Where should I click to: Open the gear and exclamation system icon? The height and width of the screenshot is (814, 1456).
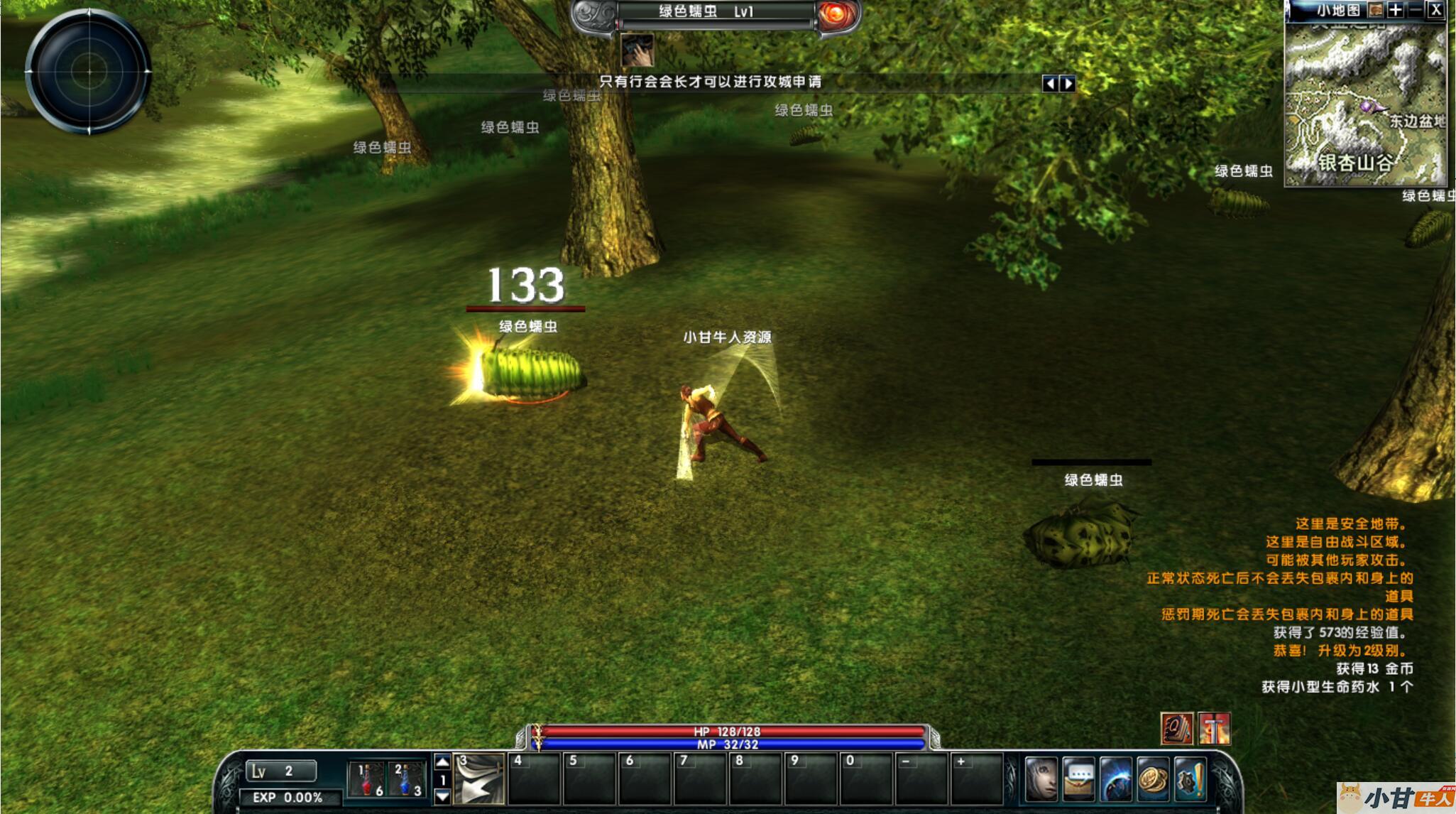(x=1190, y=778)
